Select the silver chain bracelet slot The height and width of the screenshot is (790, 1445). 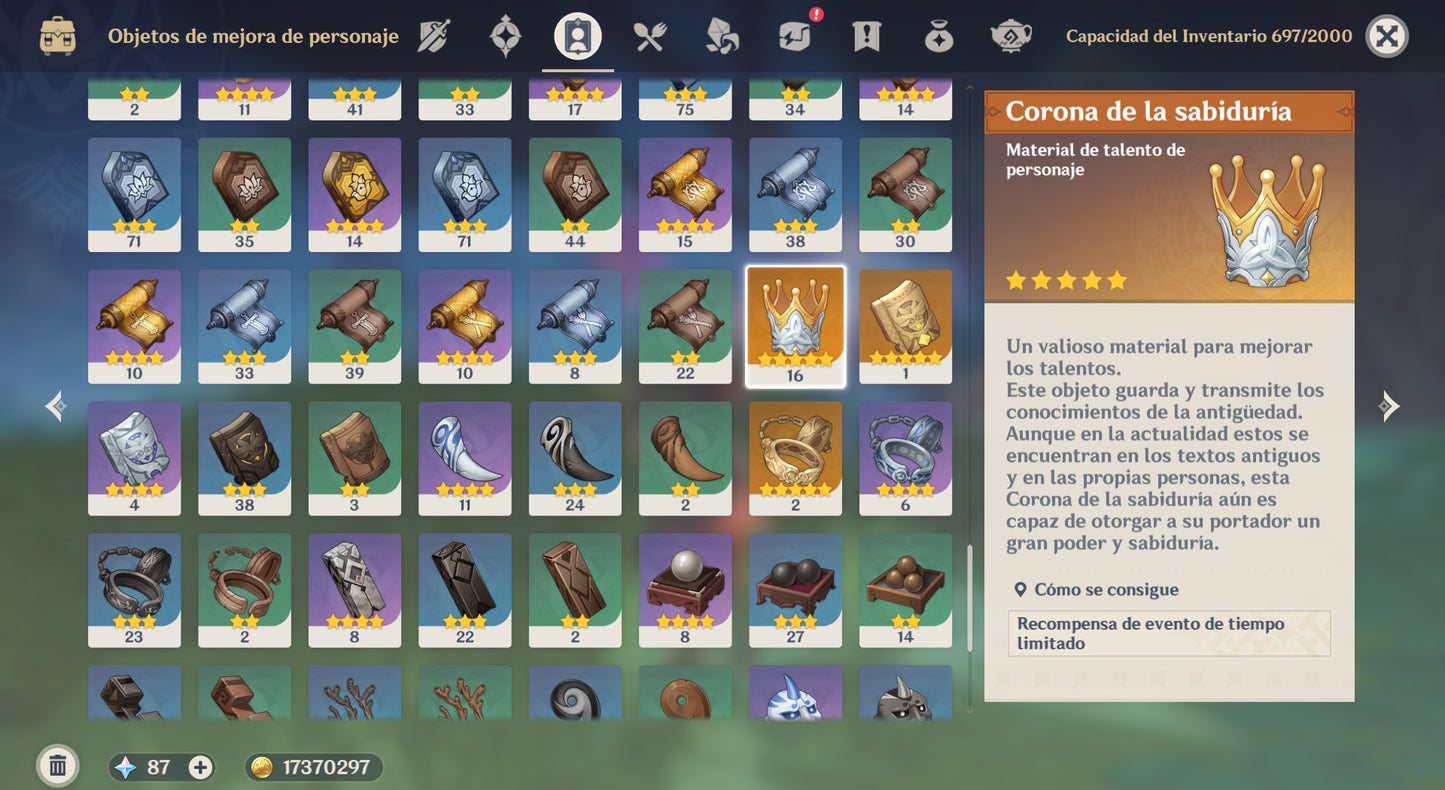(905, 458)
